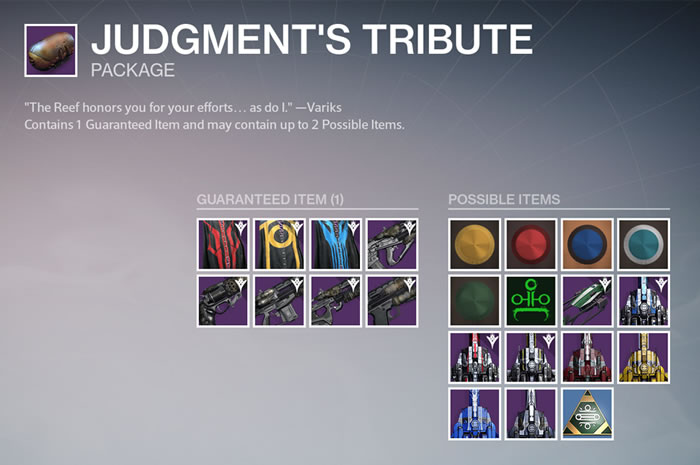Select the red shader disc
This screenshot has height=465, width=700.
530,244
